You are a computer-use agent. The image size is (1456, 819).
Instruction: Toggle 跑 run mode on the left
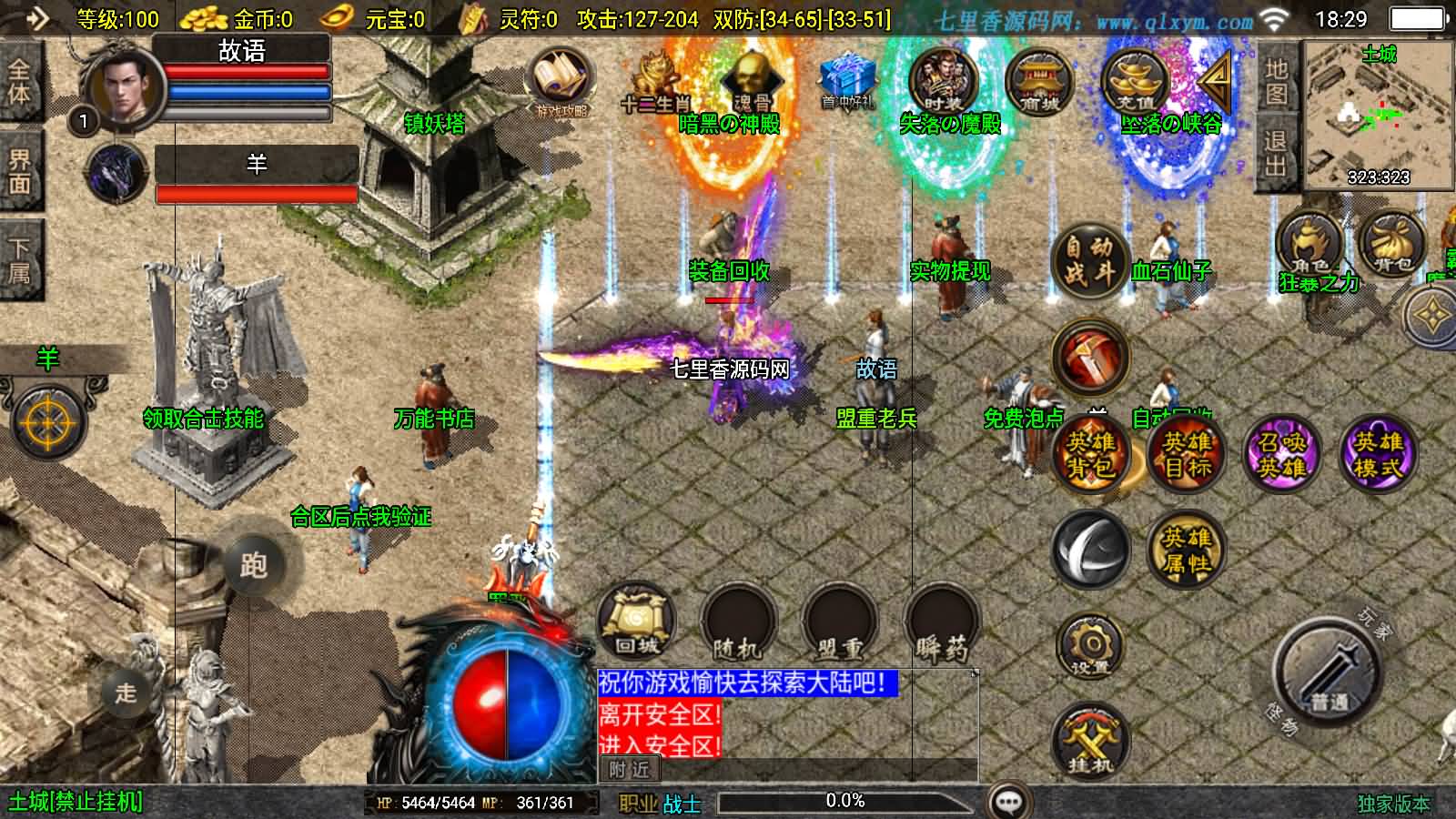pyautogui.click(x=255, y=566)
